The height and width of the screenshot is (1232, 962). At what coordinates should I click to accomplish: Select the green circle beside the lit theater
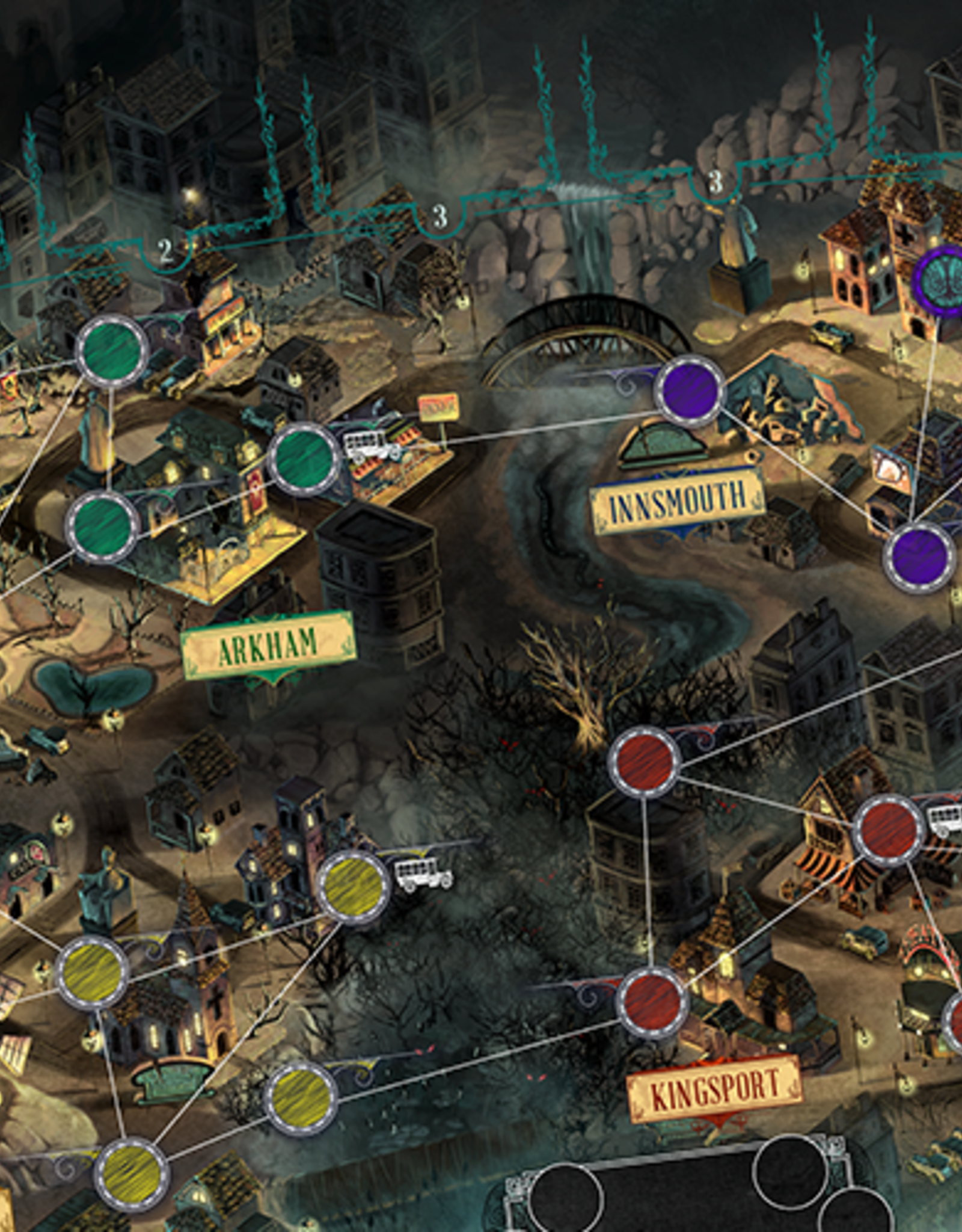(112, 350)
